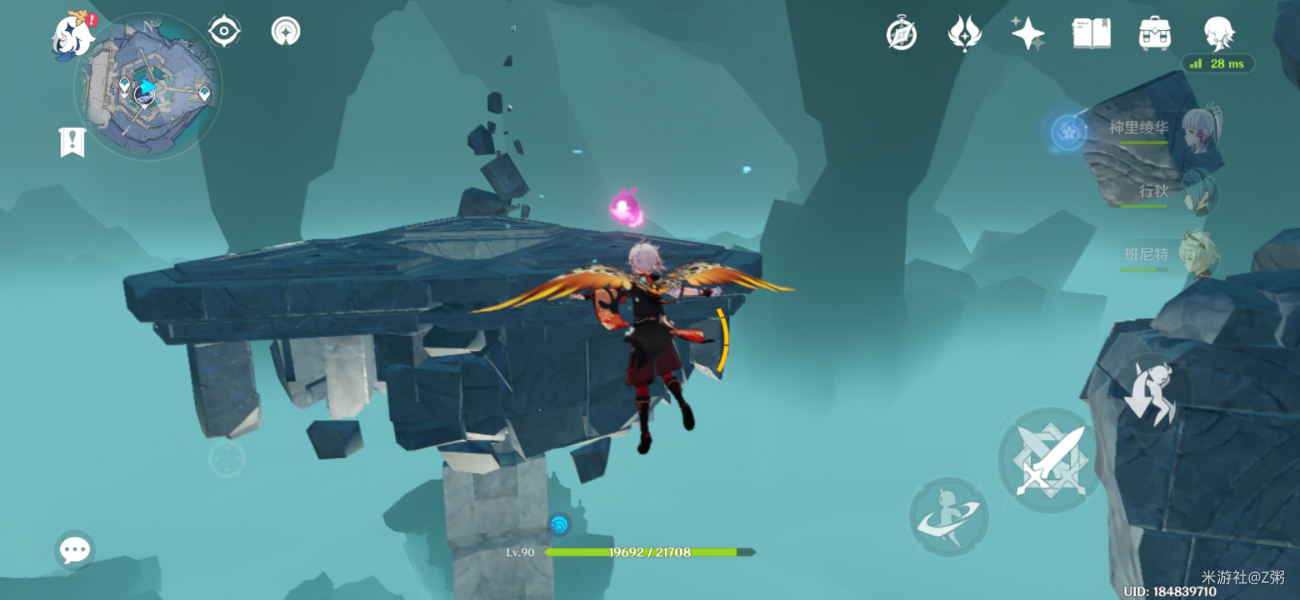Open the wish star icon
Image resolution: width=1300 pixels, height=600 pixels.
pos(1027,34)
